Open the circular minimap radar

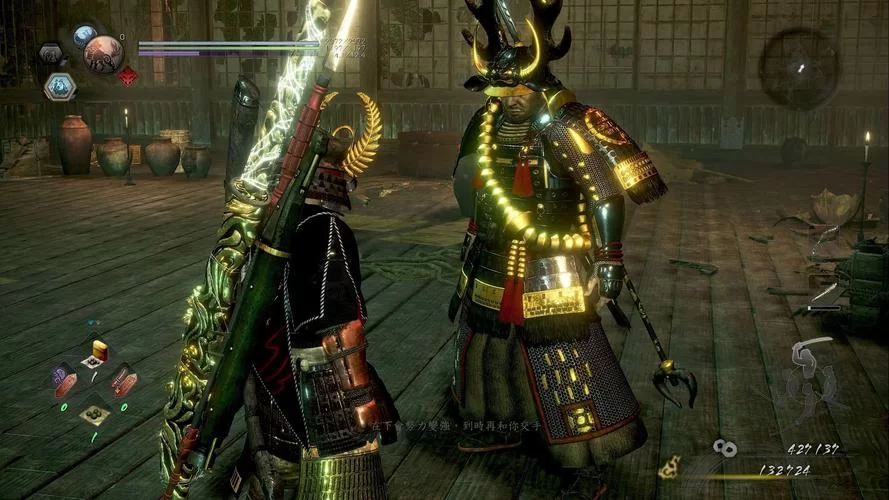coord(798,68)
